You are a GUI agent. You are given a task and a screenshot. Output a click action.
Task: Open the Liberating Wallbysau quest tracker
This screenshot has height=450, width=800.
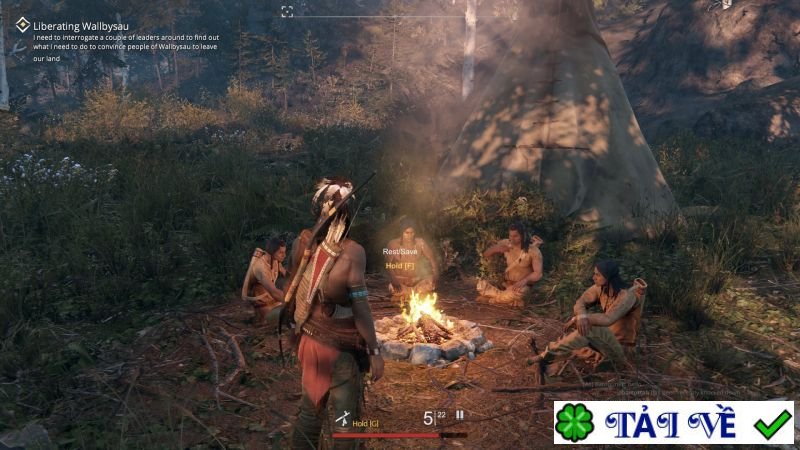click(80, 26)
